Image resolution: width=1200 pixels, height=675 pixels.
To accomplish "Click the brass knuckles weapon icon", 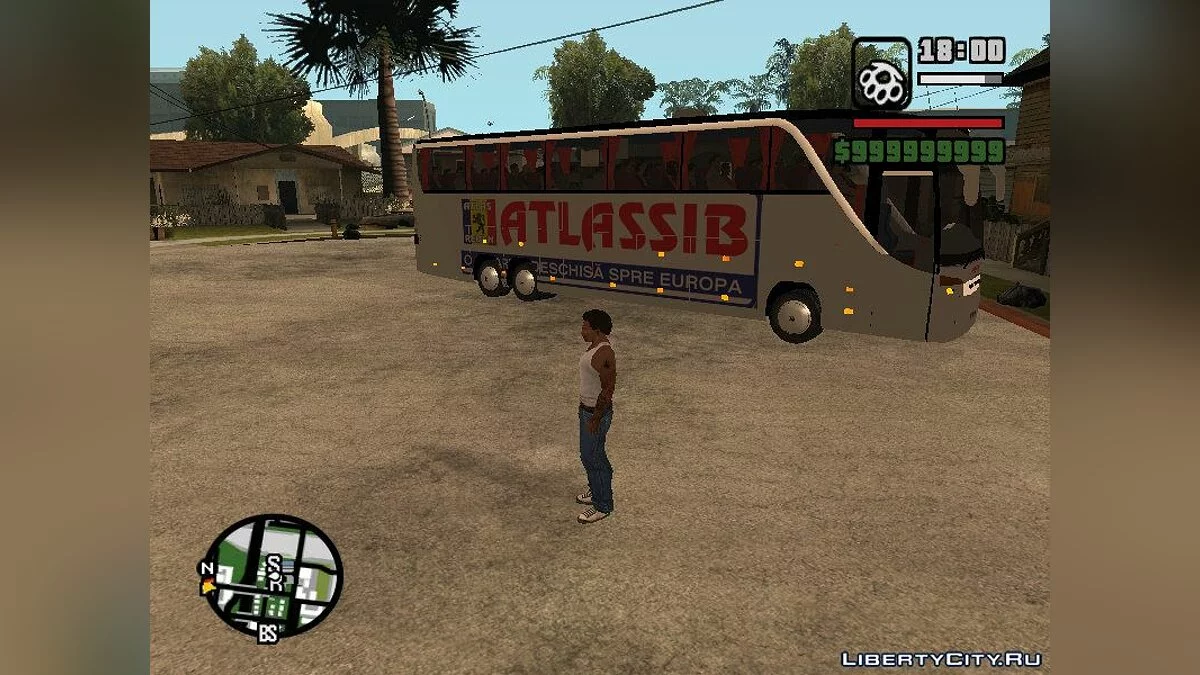I will [x=881, y=74].
